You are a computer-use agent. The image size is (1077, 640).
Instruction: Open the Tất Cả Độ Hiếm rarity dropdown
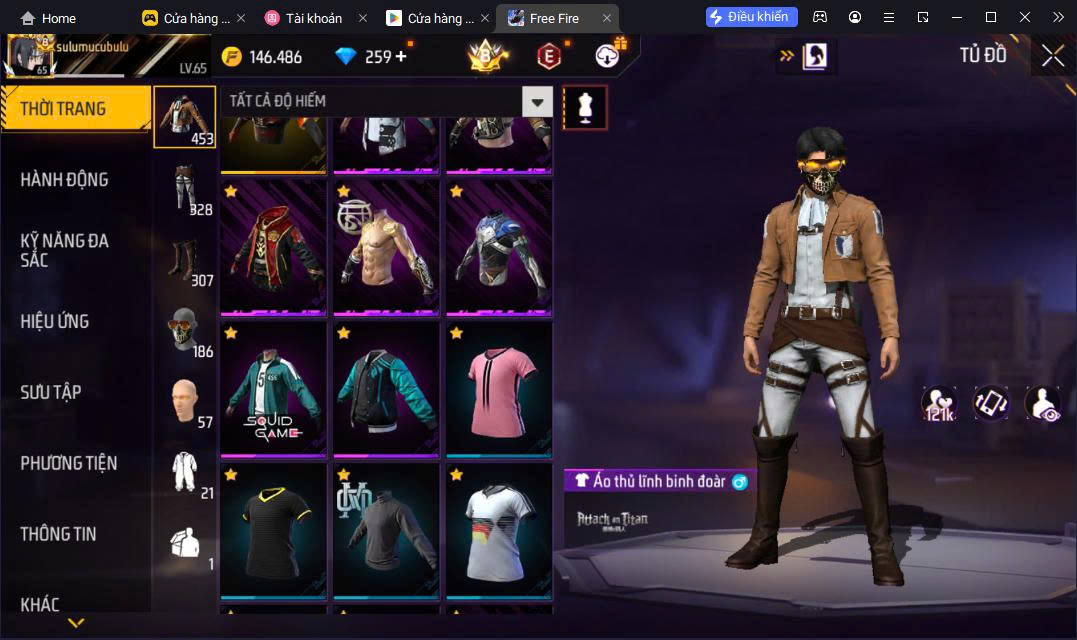(x=538, y=101)
